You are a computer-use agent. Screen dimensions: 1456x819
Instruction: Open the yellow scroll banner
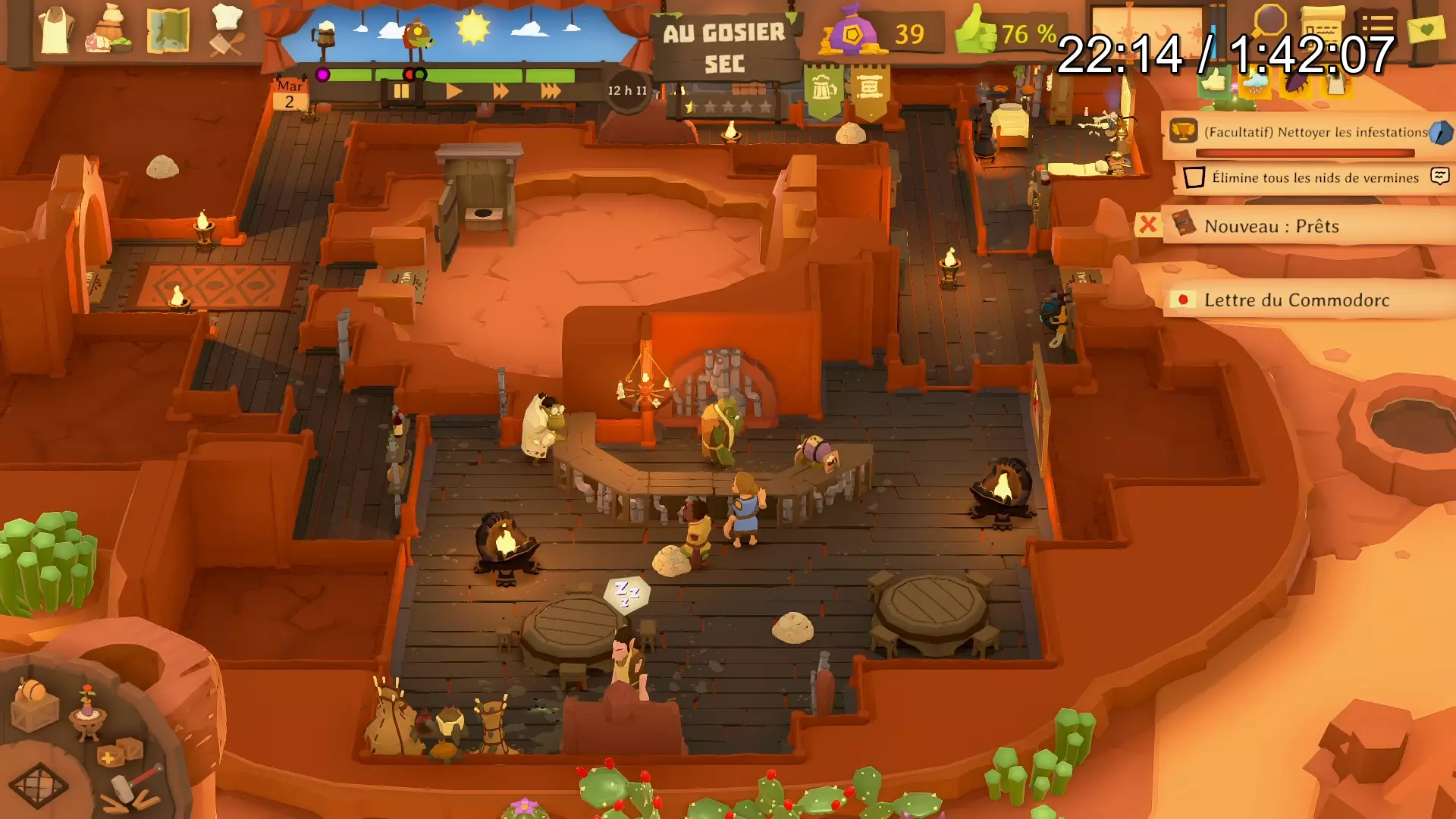(869, 91)
